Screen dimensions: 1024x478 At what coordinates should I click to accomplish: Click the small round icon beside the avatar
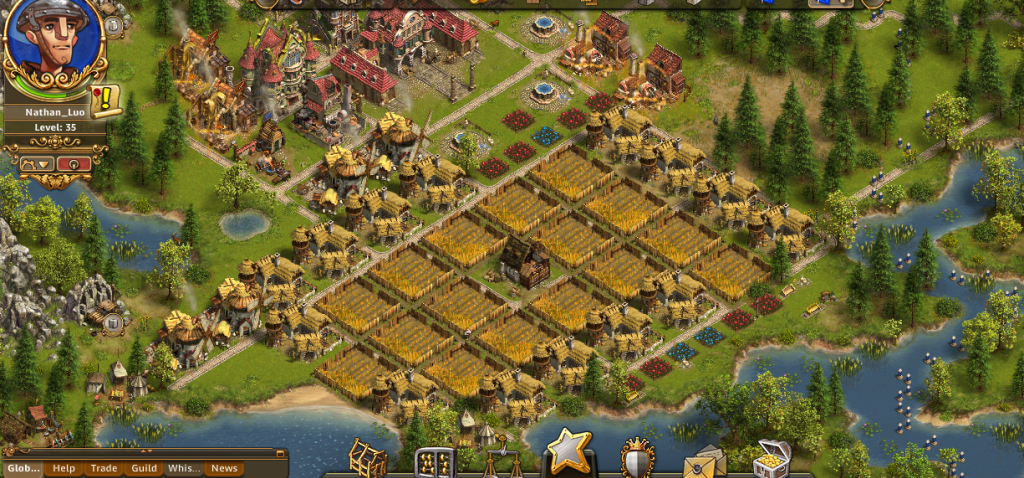coord(112,24)
